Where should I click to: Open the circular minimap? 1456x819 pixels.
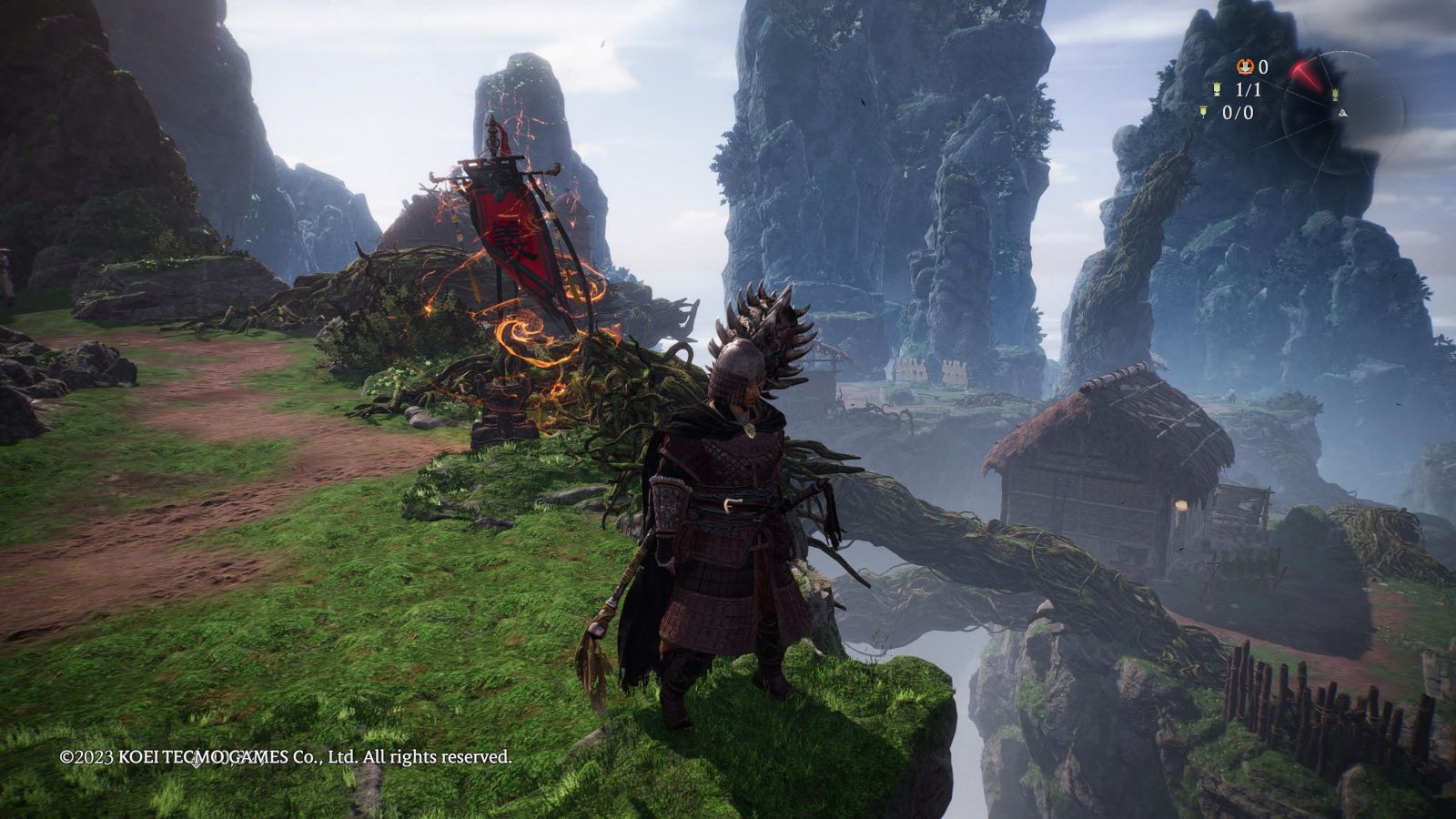1342,112
